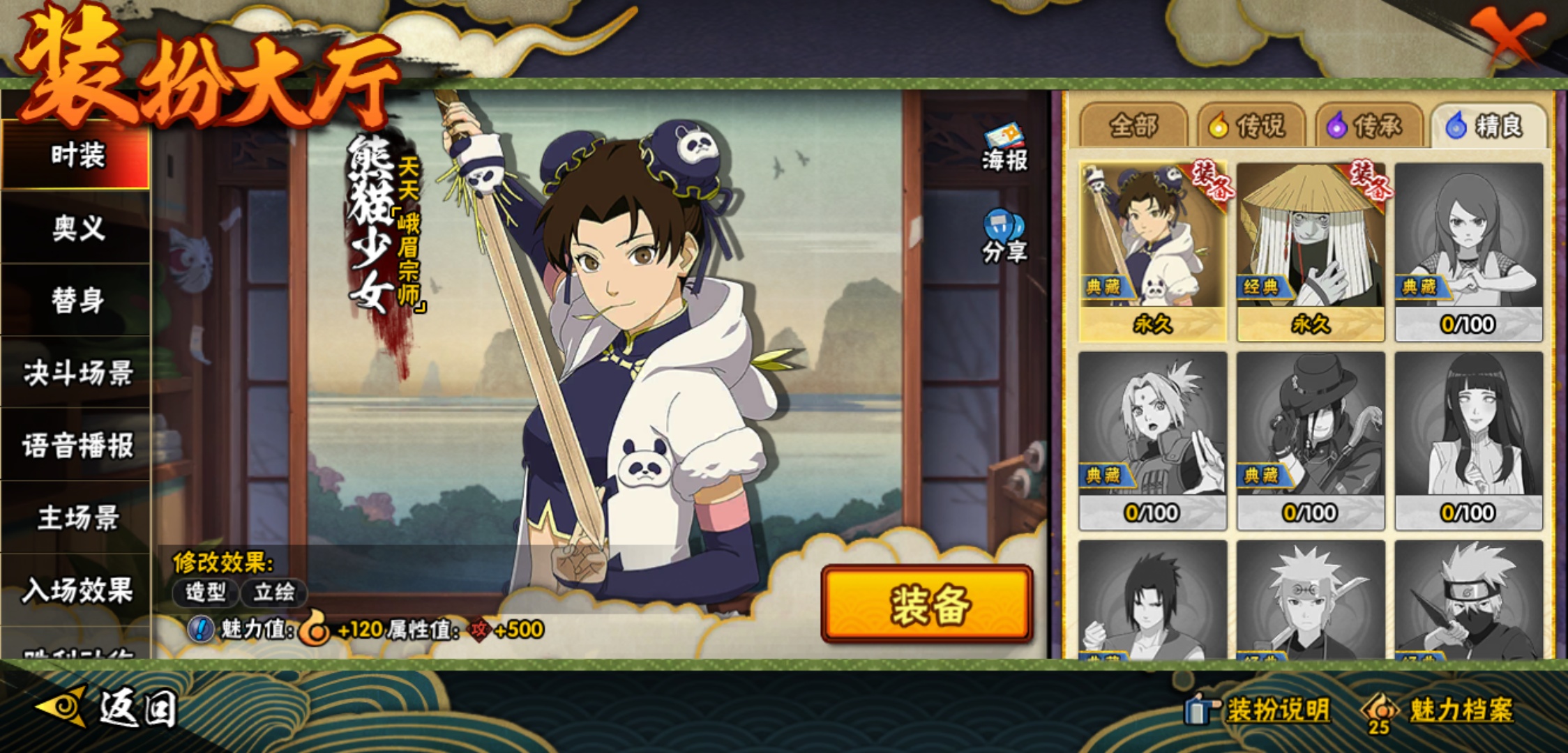
Task: Select the 时装 menu entry
Action: (77, 155)
